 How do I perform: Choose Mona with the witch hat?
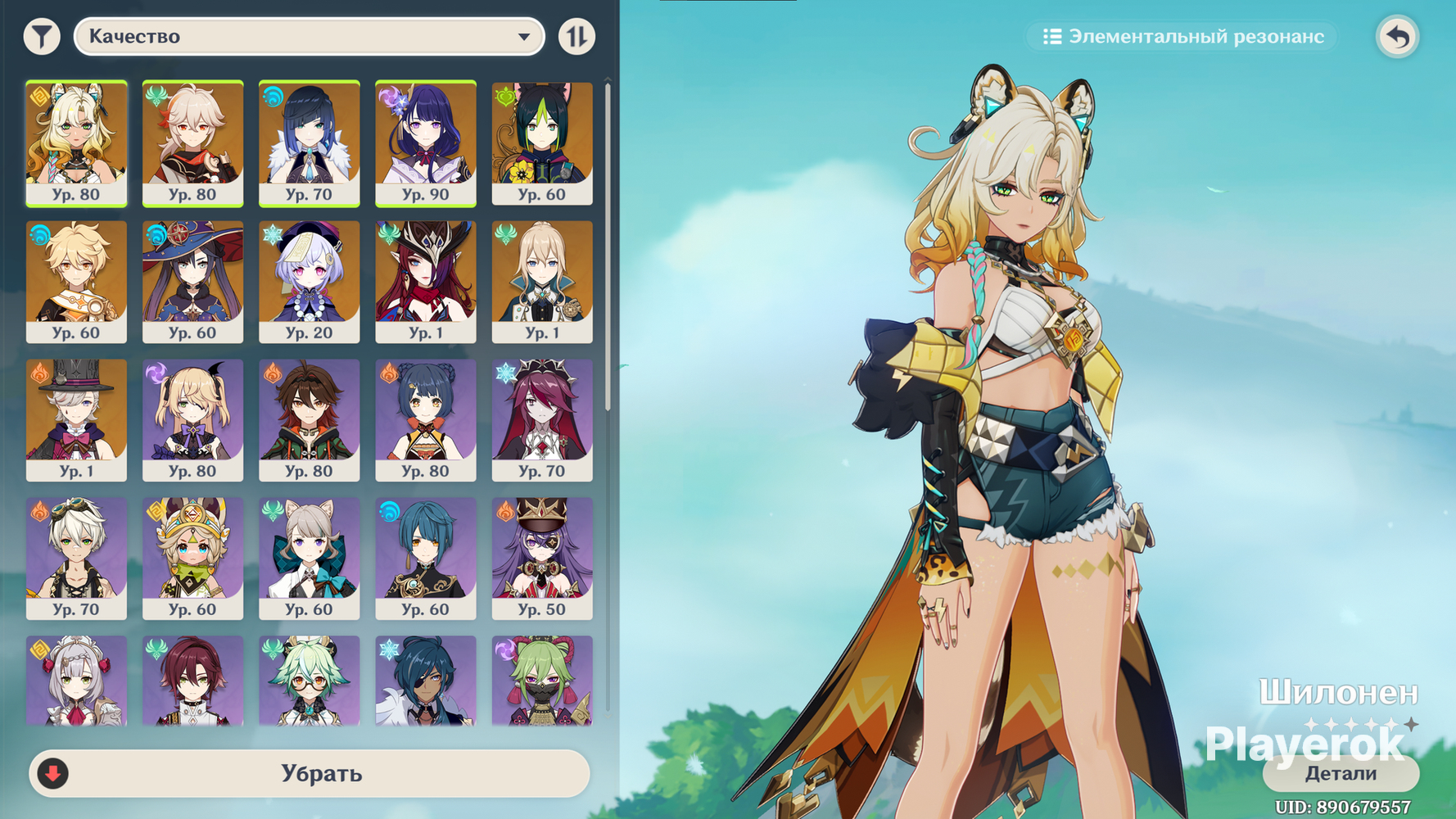[x=192, y=281]
